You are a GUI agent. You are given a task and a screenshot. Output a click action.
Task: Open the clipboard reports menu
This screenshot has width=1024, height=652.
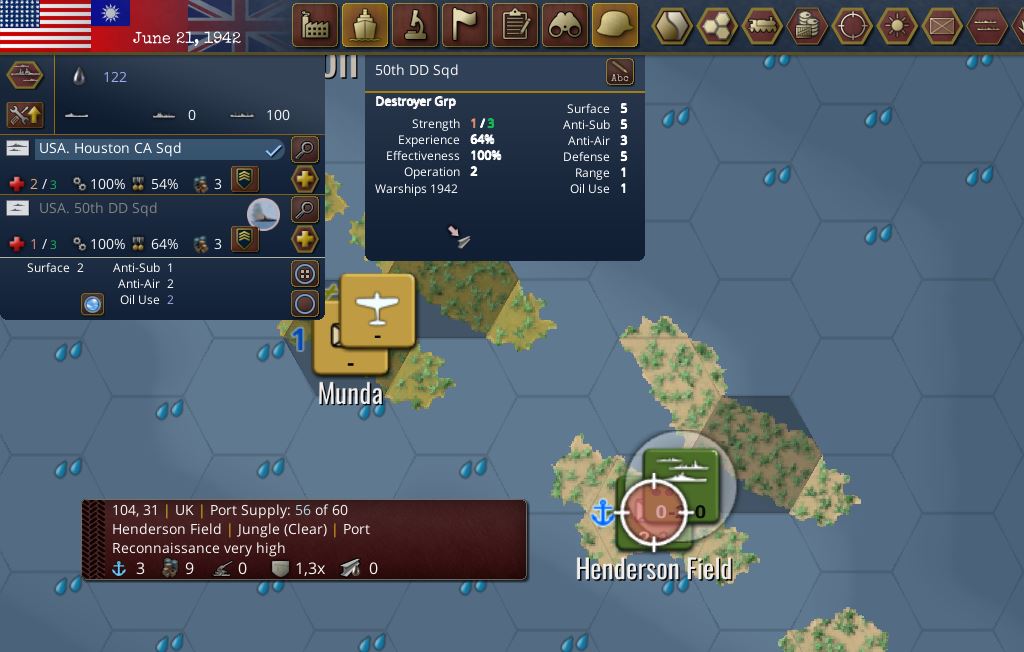point(515,25)
